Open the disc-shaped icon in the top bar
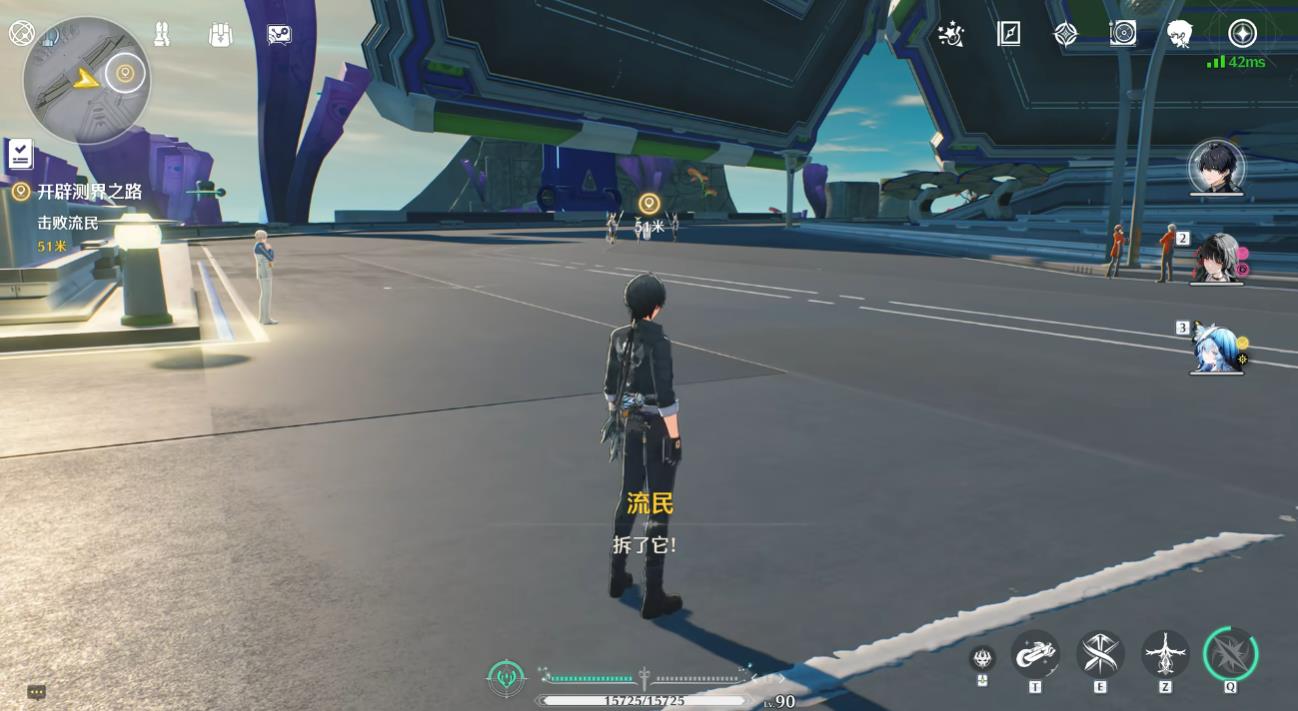This screenshot has height=711, width=1298. click(1123, 34)
